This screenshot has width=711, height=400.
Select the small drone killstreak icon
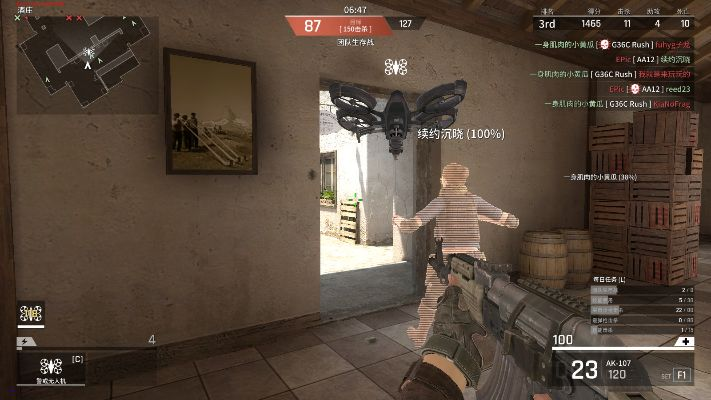31,314
